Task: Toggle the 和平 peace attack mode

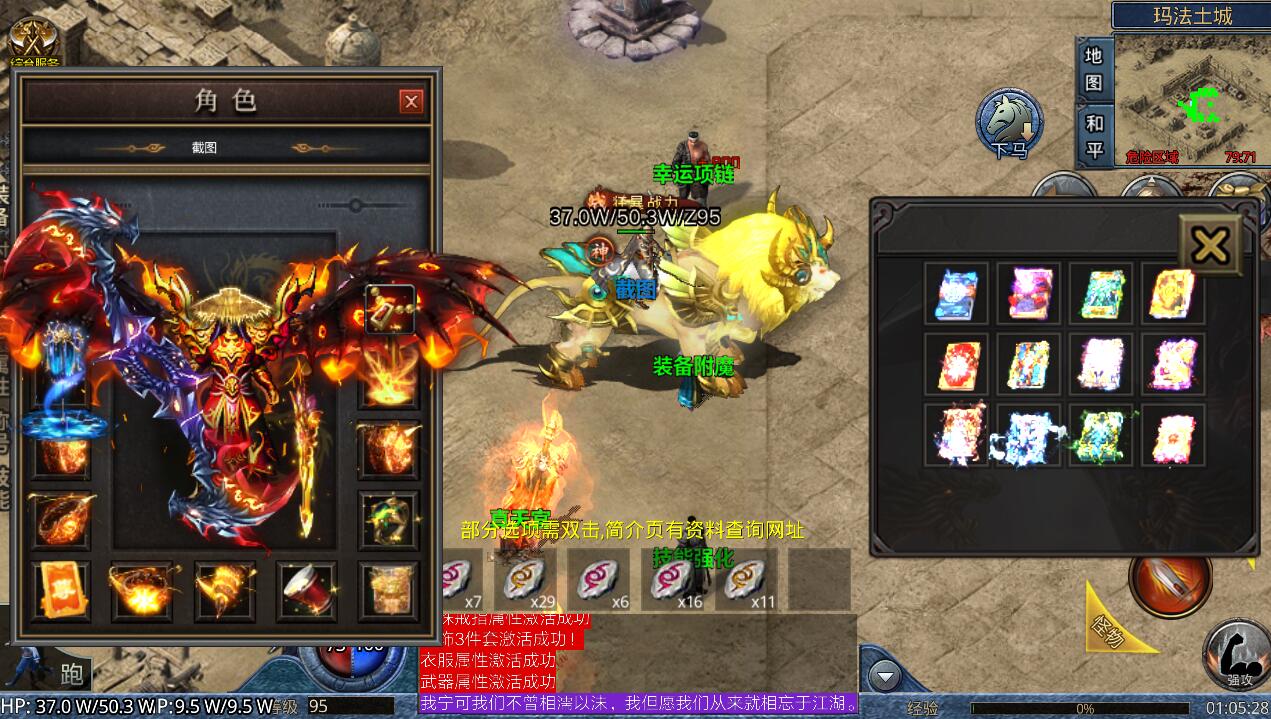Action: (1093, 135)
